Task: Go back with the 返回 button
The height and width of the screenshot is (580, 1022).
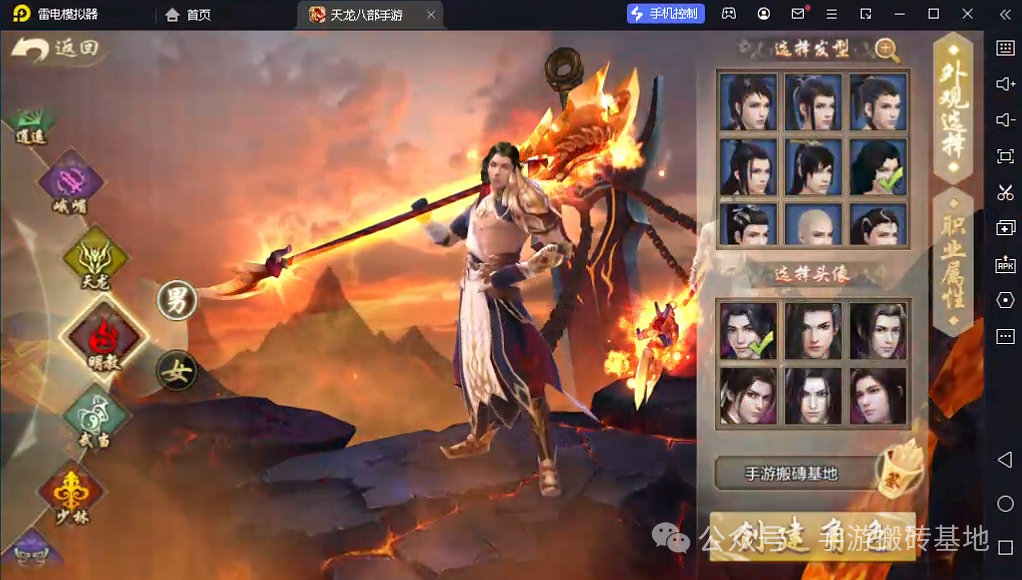Action: click(x=58, y=49)
